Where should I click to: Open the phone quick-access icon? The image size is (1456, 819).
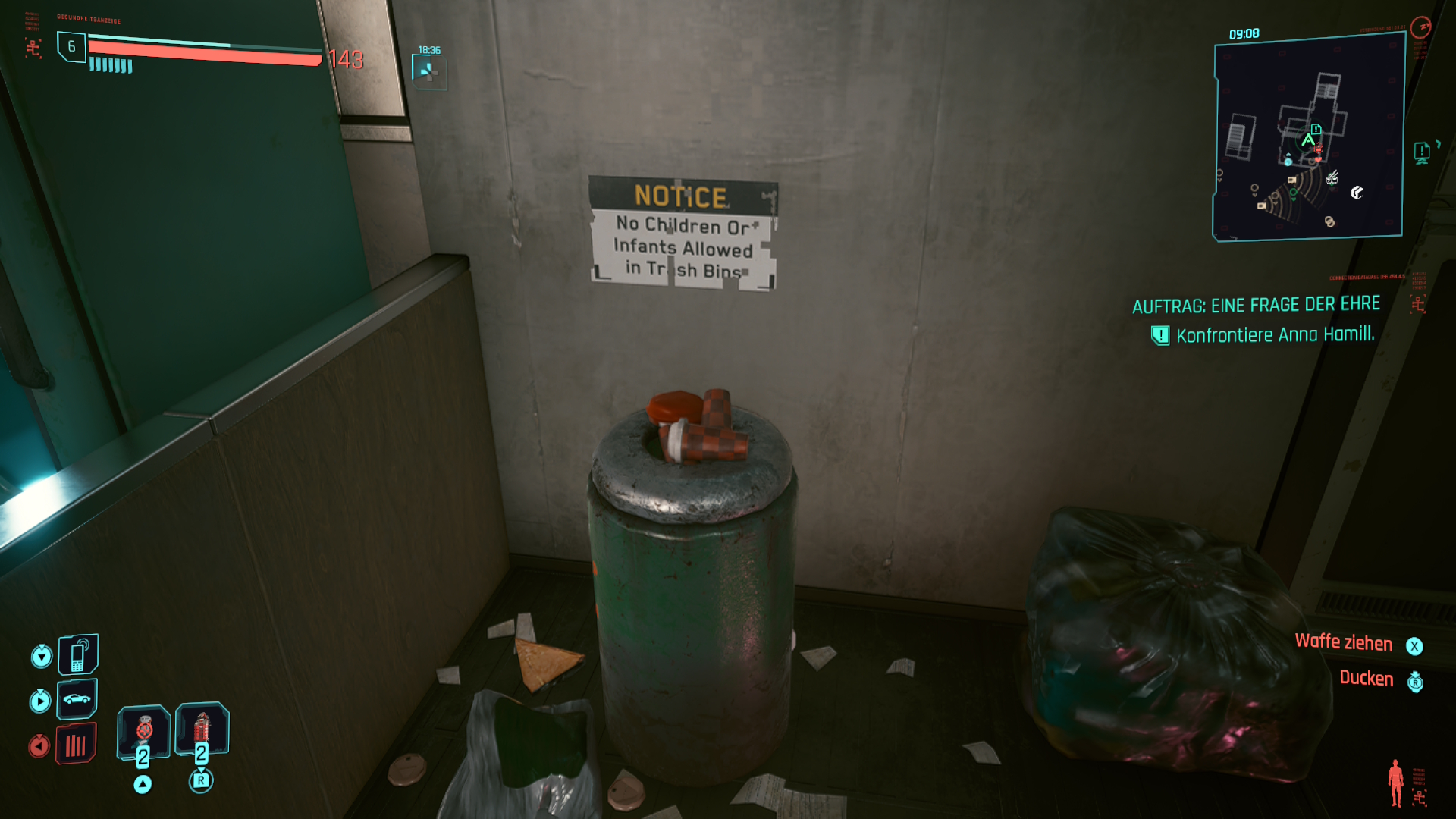[78, 654]
